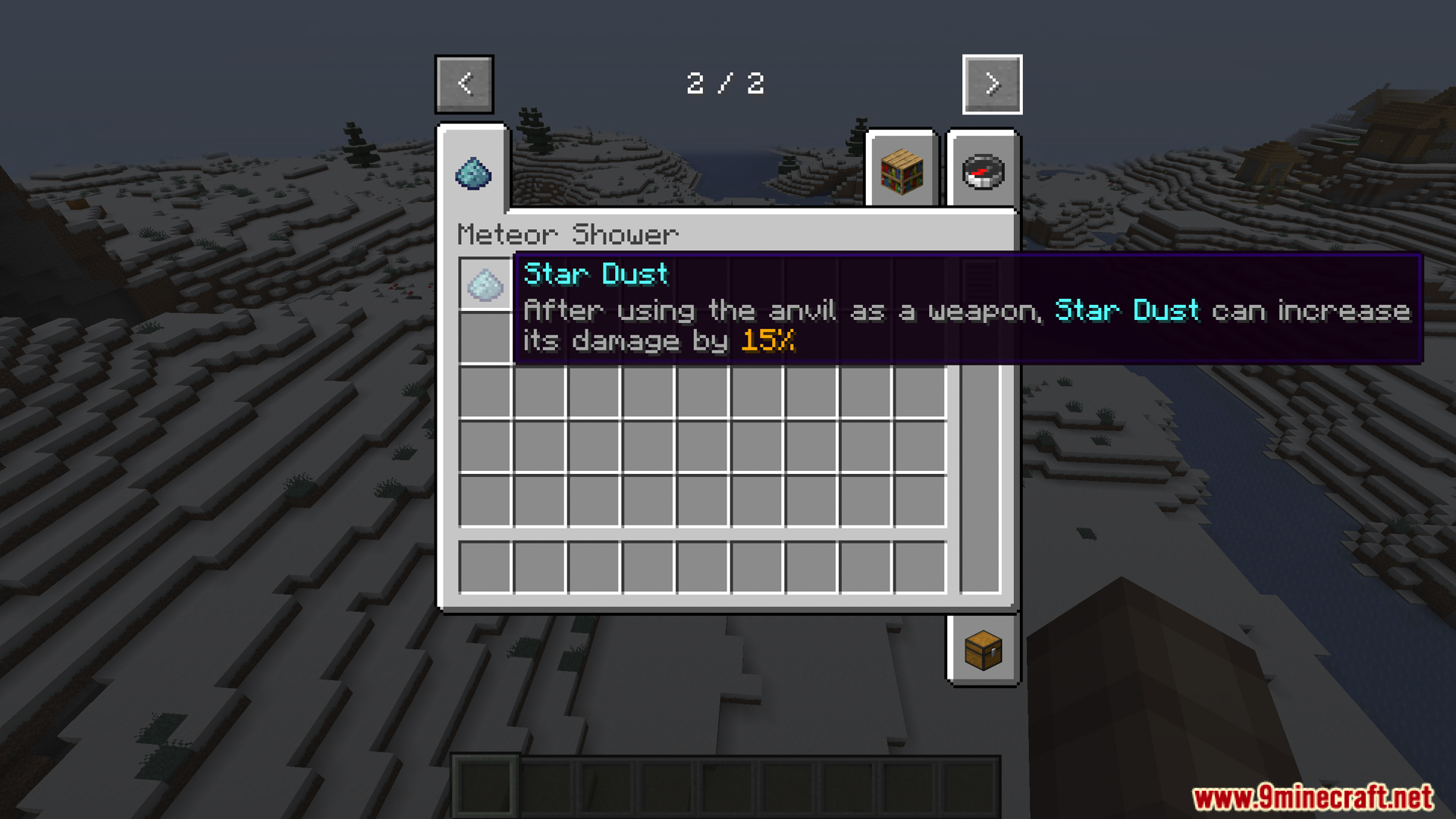Screen dimensions: 1456x819
Task: Switch to the bookshelf tab
Action: (902, 171)
